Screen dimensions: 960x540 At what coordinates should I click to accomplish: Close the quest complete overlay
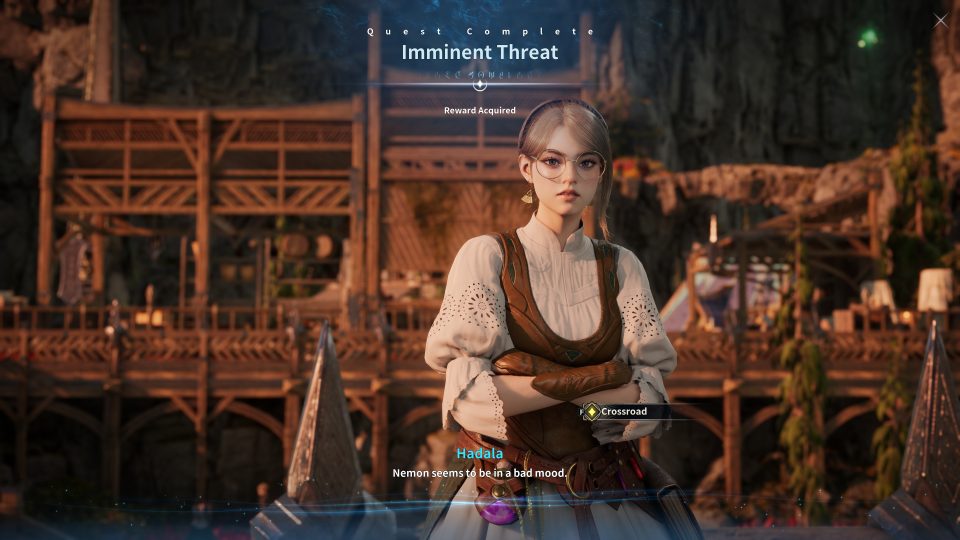coord(940,20)
